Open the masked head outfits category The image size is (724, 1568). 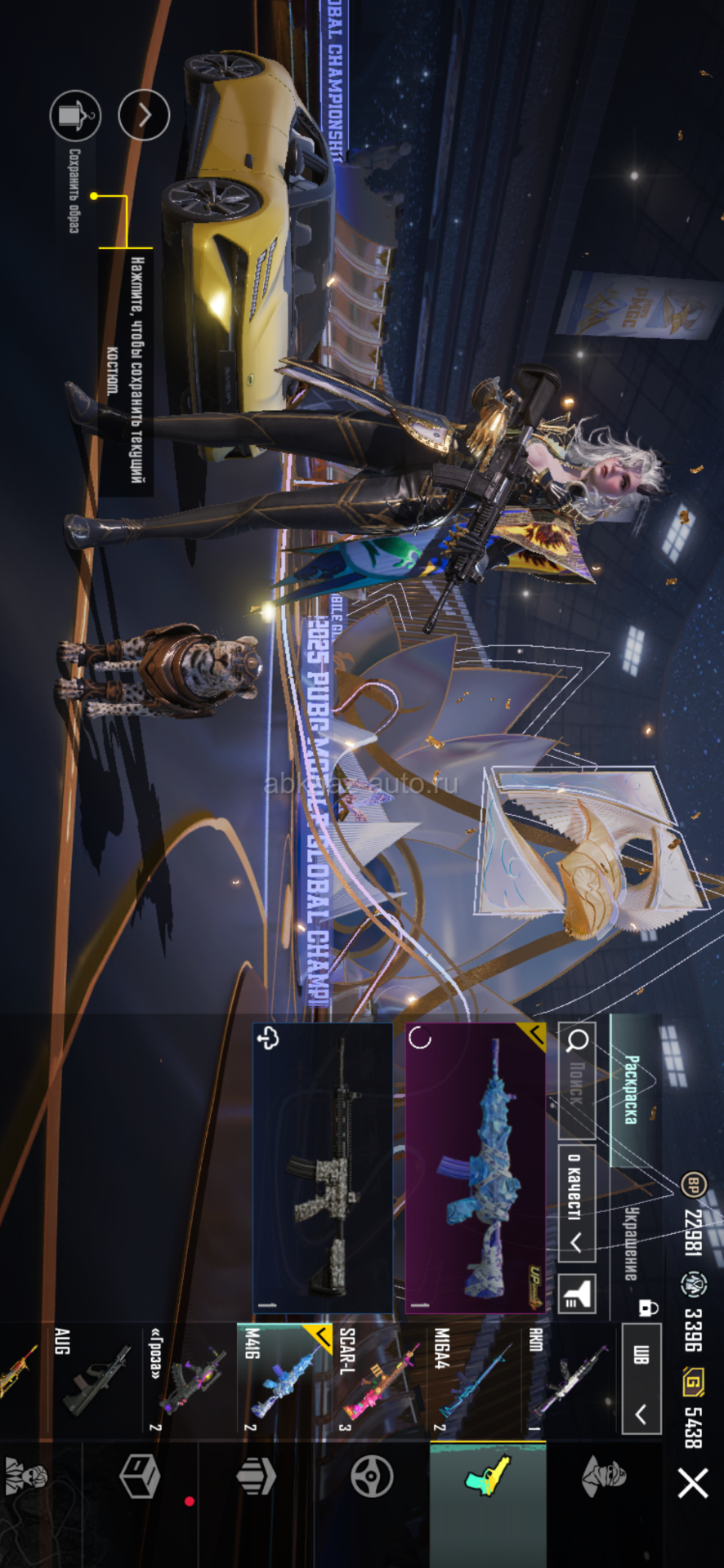coord(604,1477)
